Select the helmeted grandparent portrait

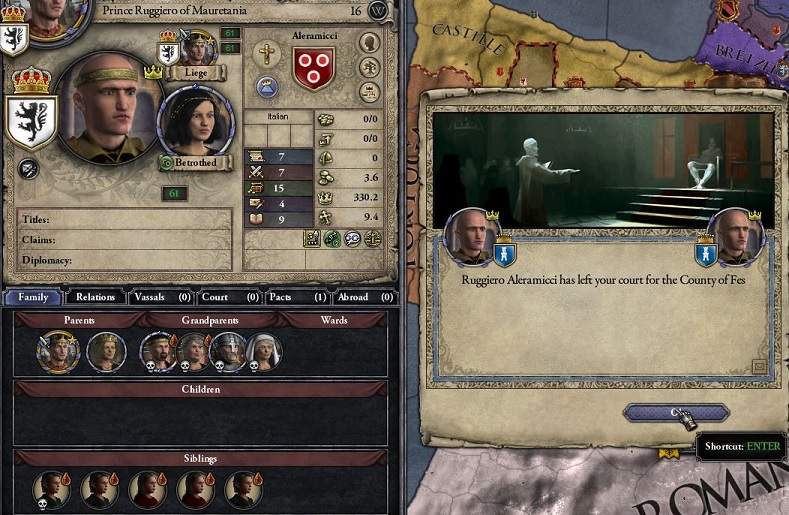tap(228, 351)
